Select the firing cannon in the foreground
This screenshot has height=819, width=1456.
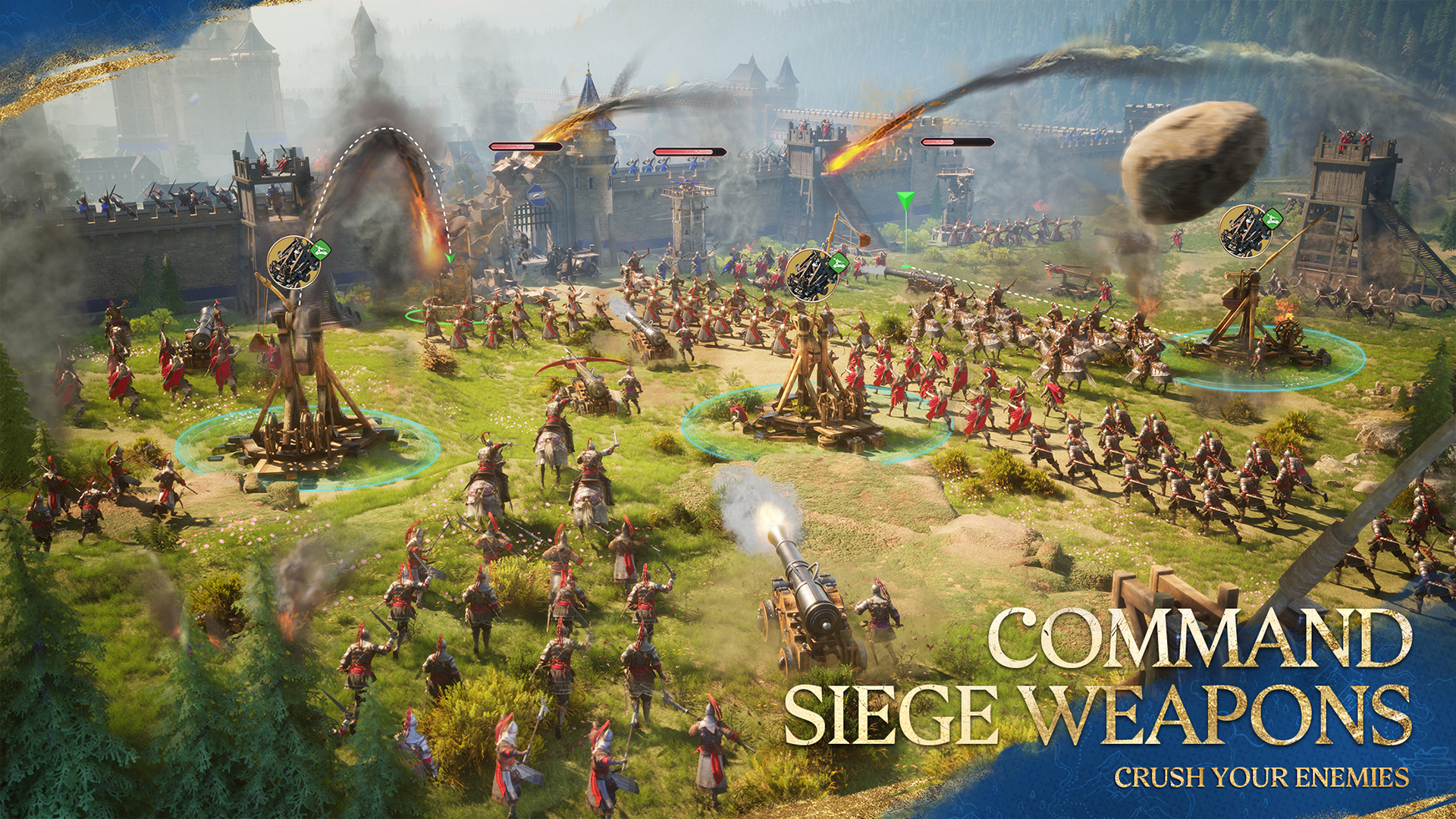point(804,599)
